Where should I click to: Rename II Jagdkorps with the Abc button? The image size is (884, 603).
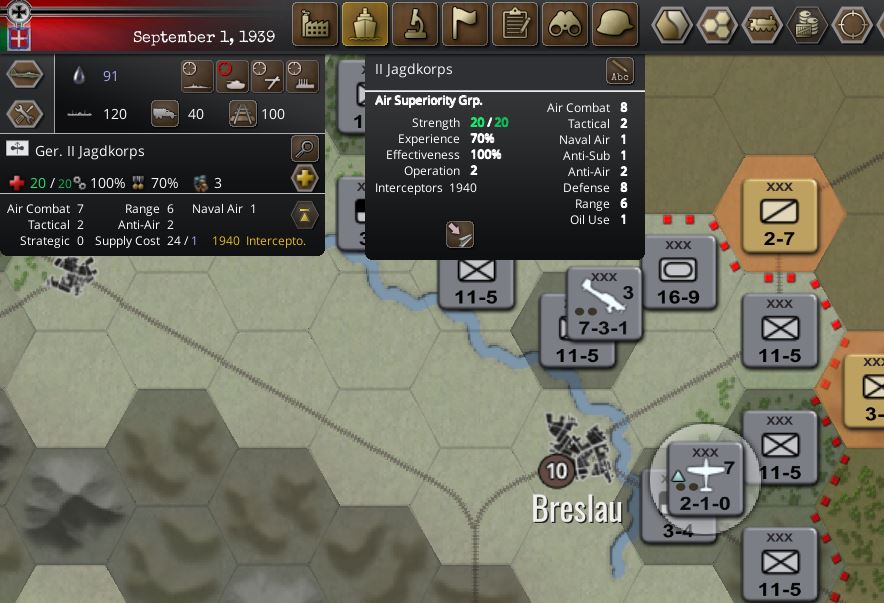tap(620, 72)
